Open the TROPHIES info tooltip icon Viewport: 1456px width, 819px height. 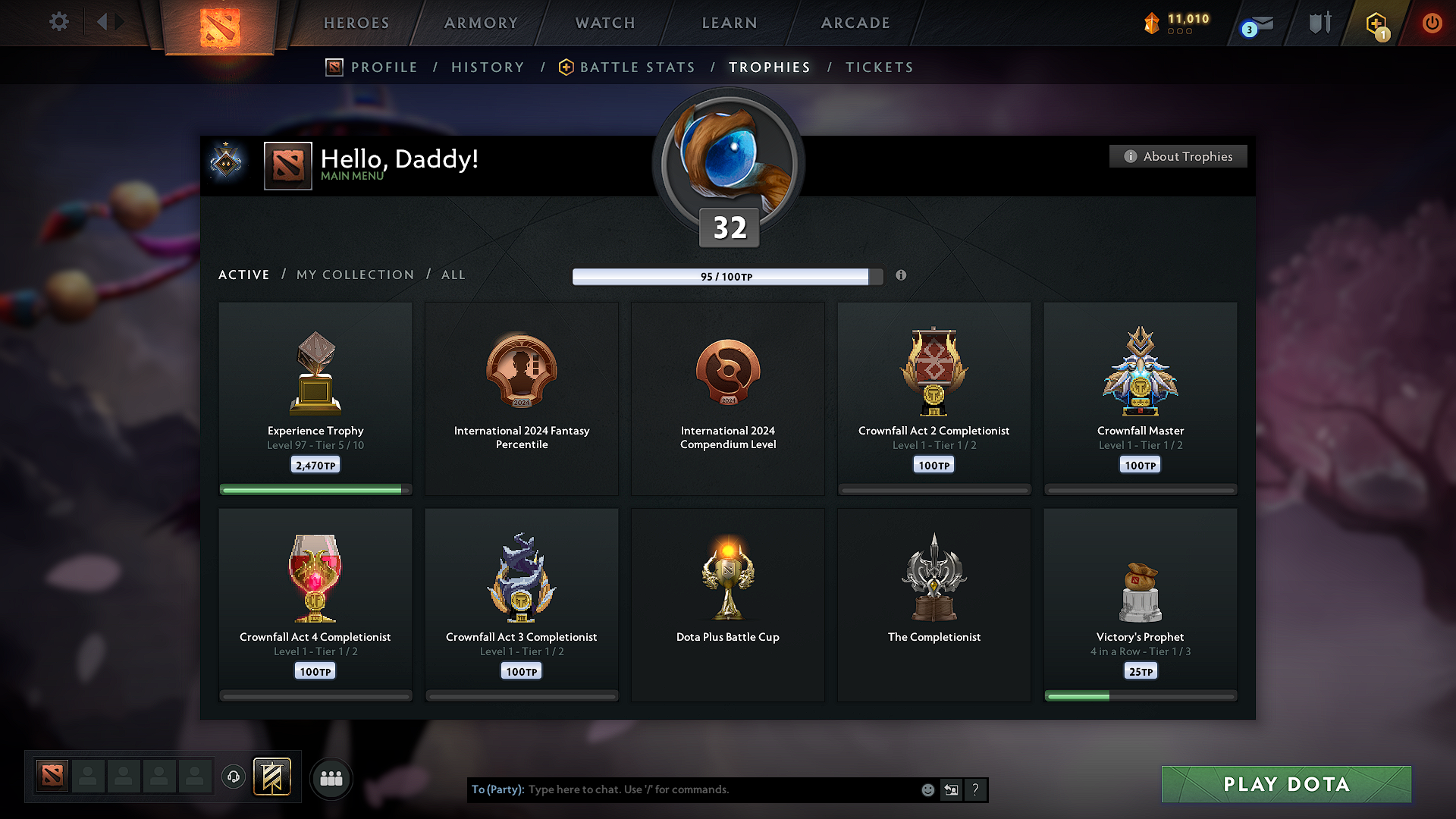click(x=902, y=277)
